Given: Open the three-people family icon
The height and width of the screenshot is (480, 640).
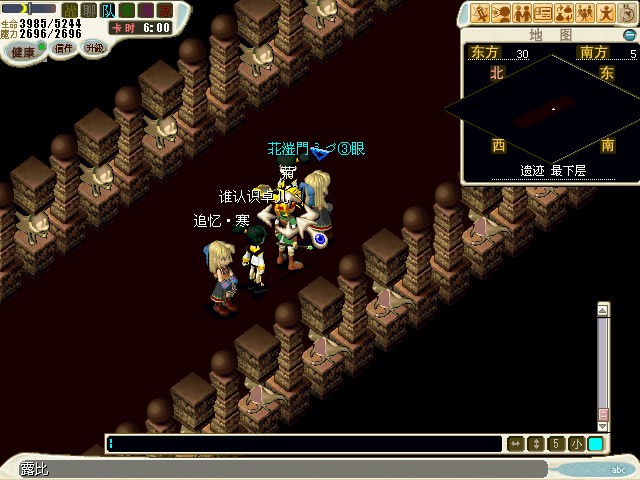Looking at the screenshot, I should 585,13.
